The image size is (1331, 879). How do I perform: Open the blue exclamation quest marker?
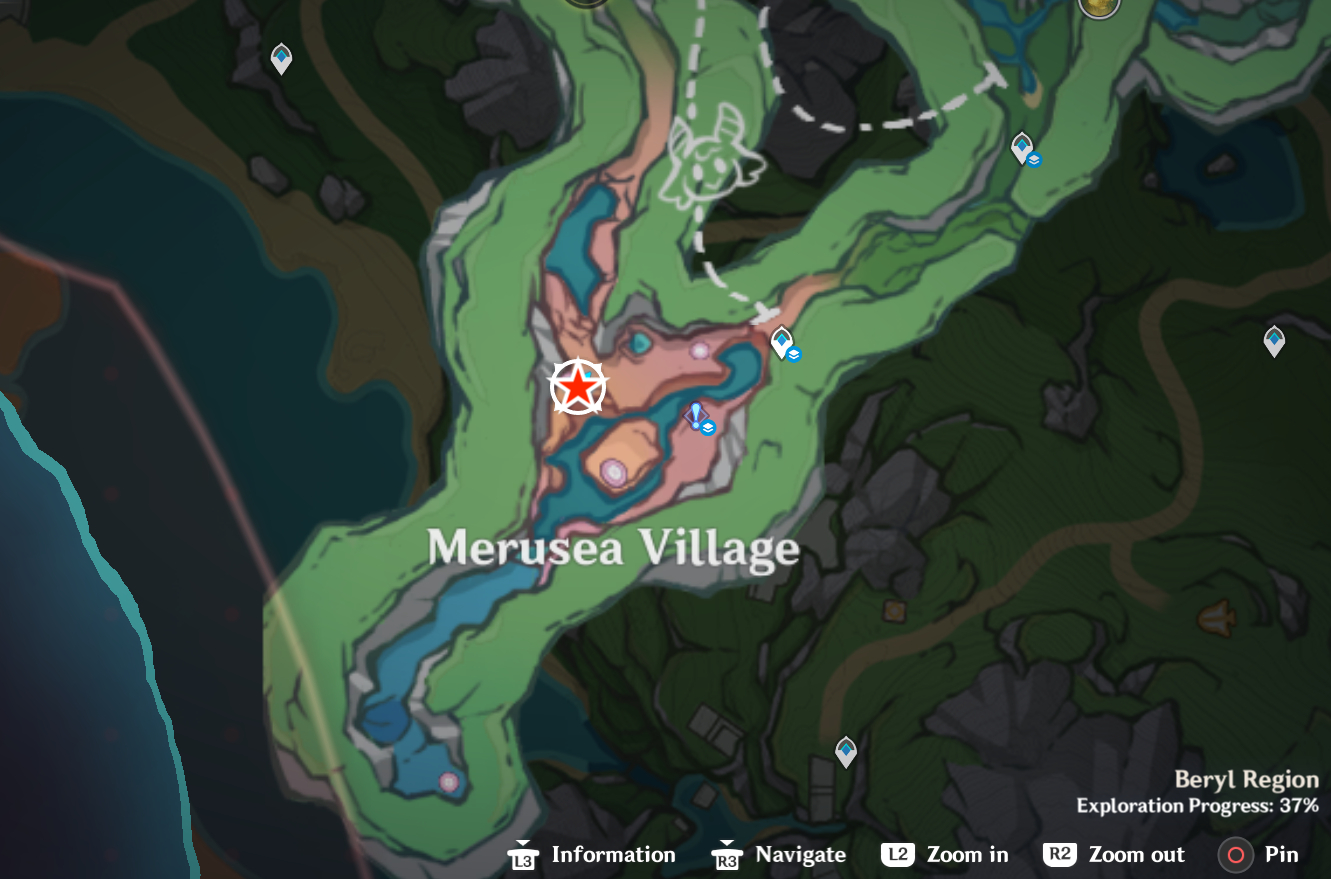coord(696,415)
